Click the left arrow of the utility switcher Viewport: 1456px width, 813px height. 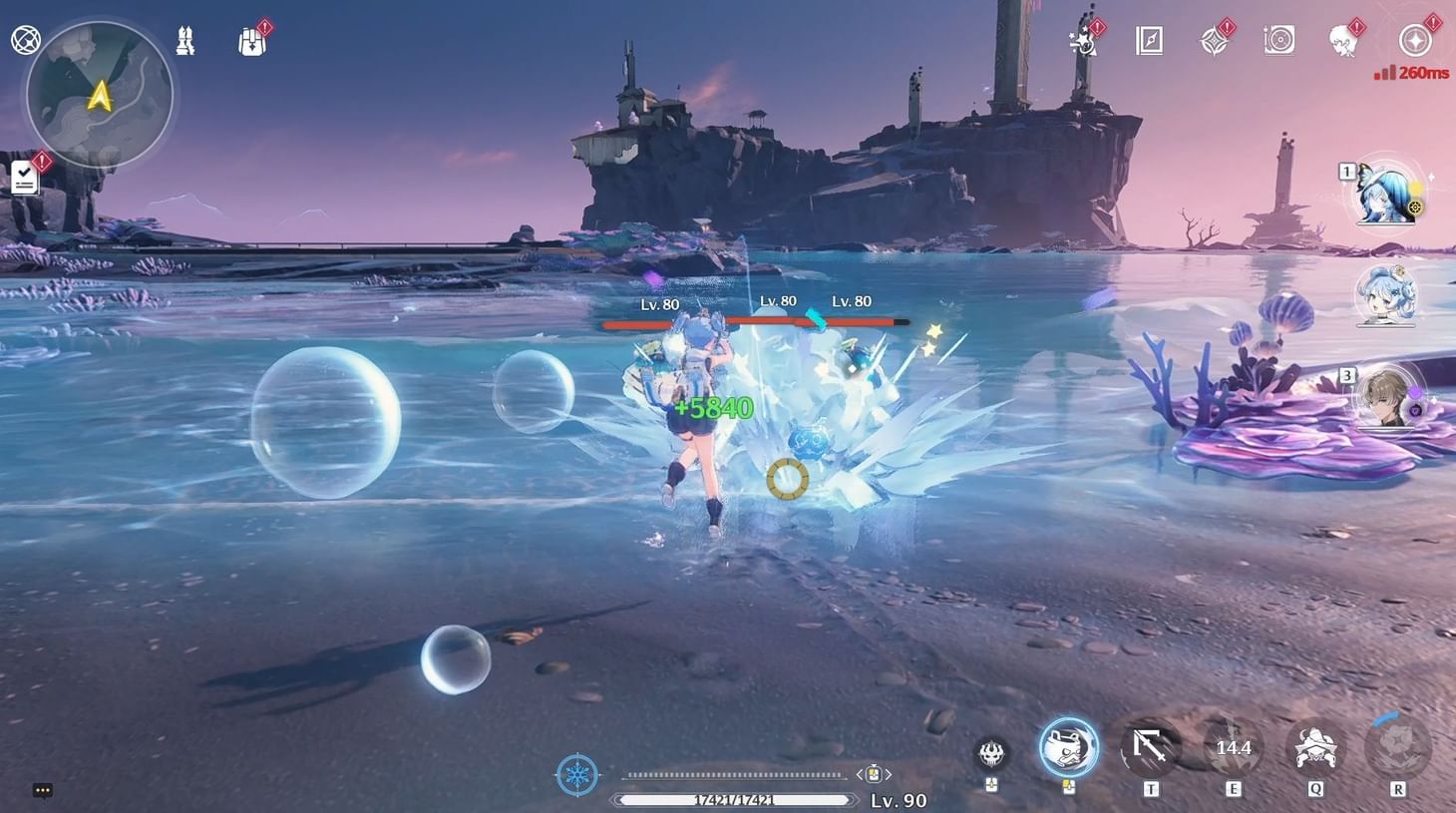click(862, 773)
